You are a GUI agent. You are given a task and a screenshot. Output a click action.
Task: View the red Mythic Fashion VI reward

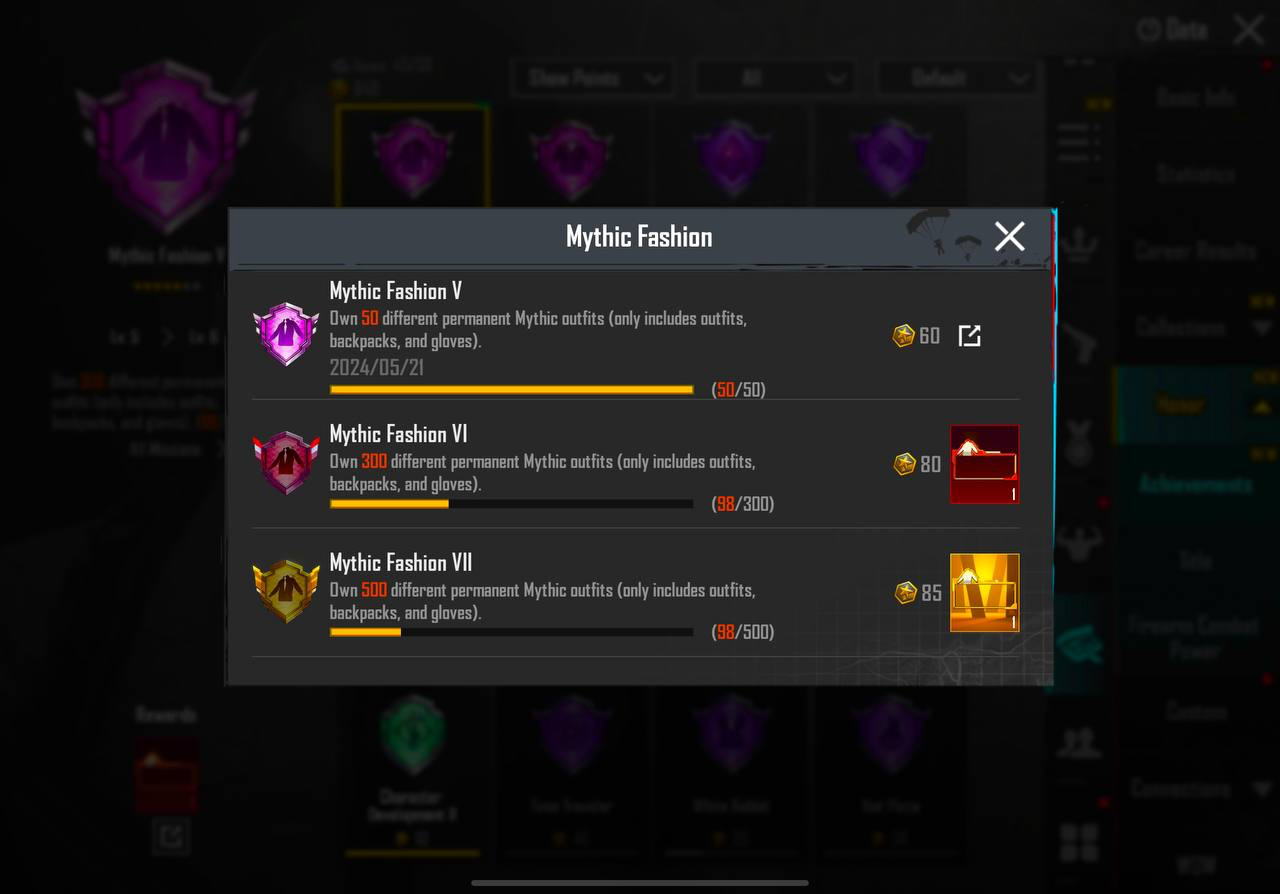point(984,464)
